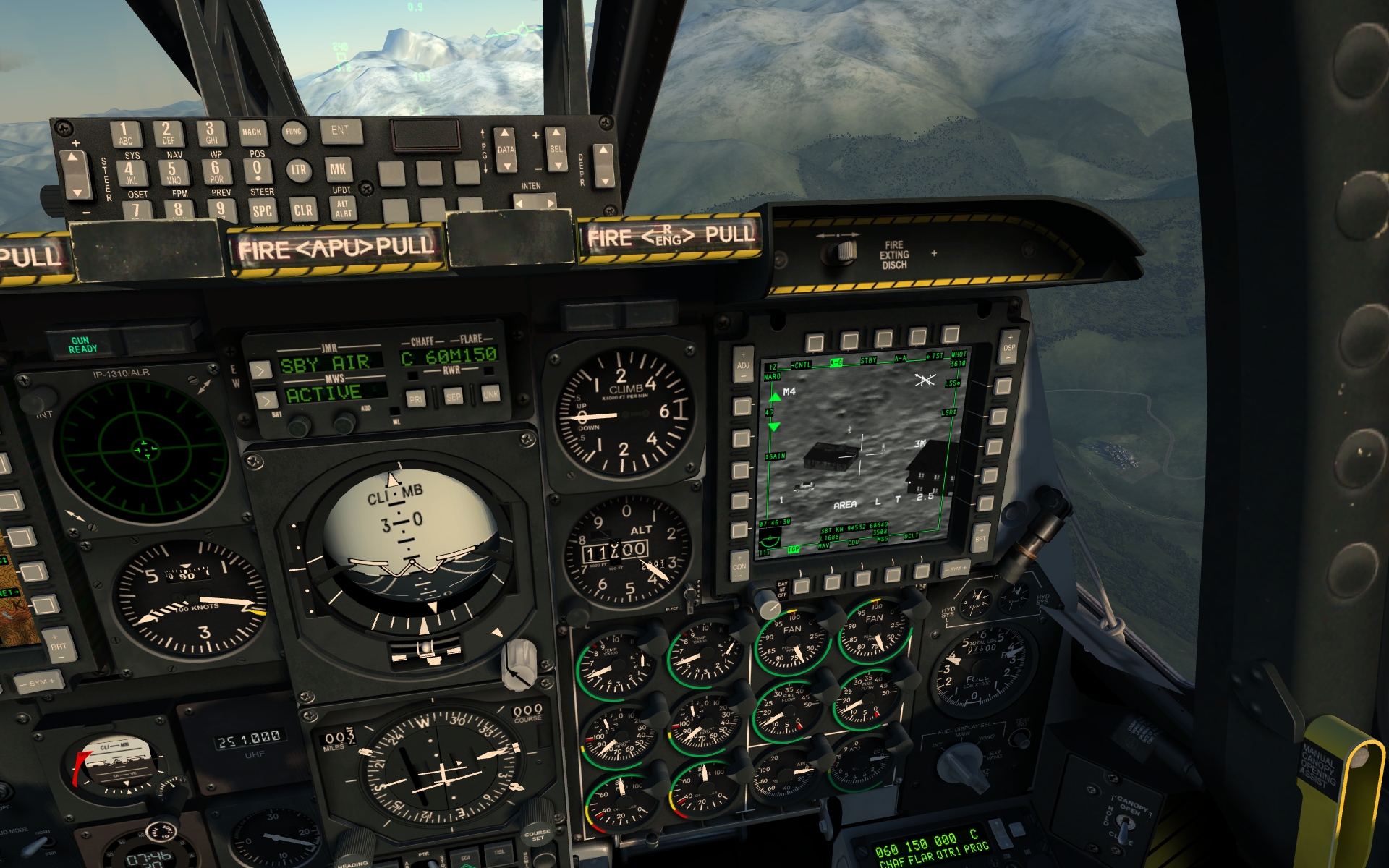Clear entry with the CLR key
The height and width of the screenshot is (868, 1389).
(303, 210)
